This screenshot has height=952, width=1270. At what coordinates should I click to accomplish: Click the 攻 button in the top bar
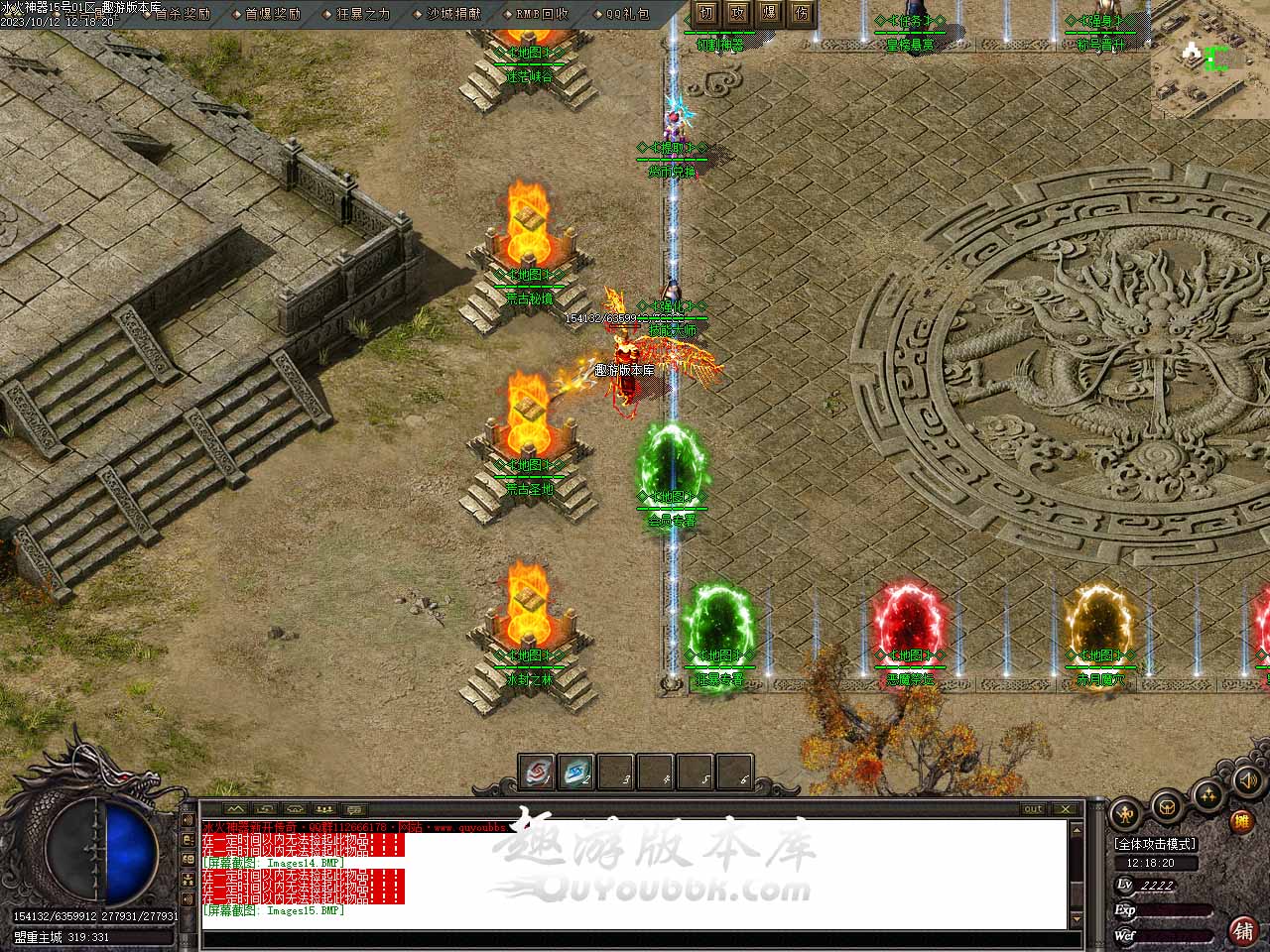[738, 13]
